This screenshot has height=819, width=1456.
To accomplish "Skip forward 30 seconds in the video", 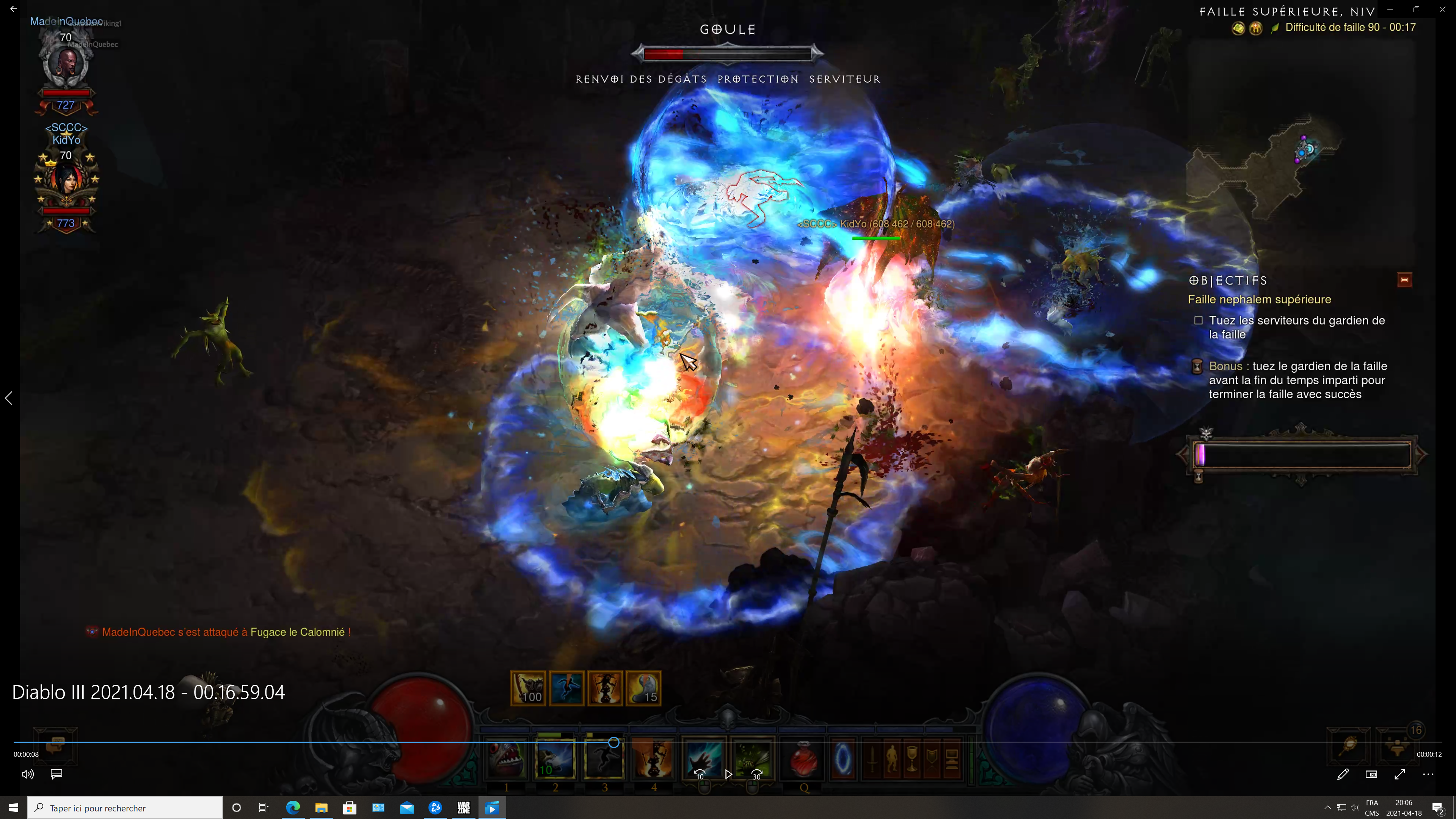I will tap(757, 774).
